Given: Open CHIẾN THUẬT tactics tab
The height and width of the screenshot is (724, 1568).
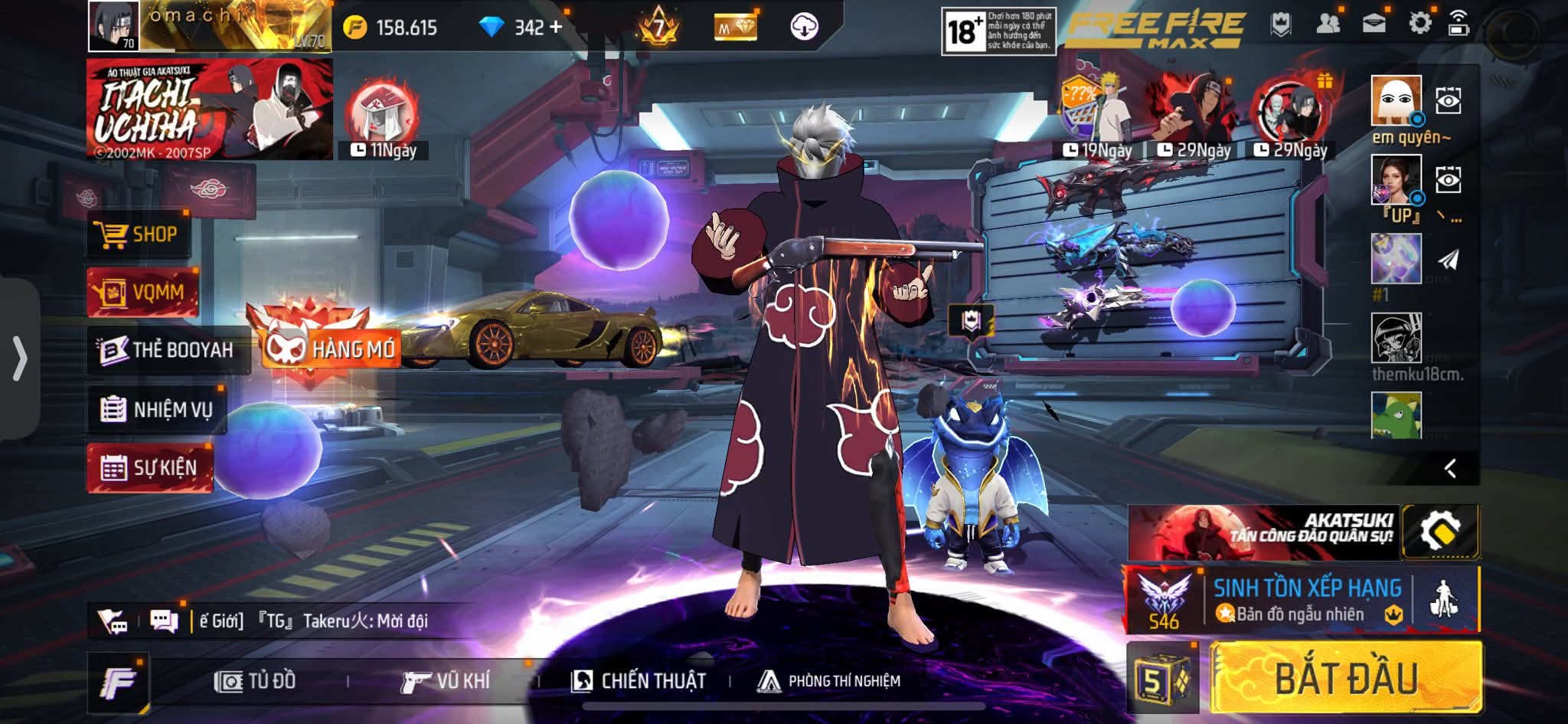Looking at the screenshot, I should point(639,681).
